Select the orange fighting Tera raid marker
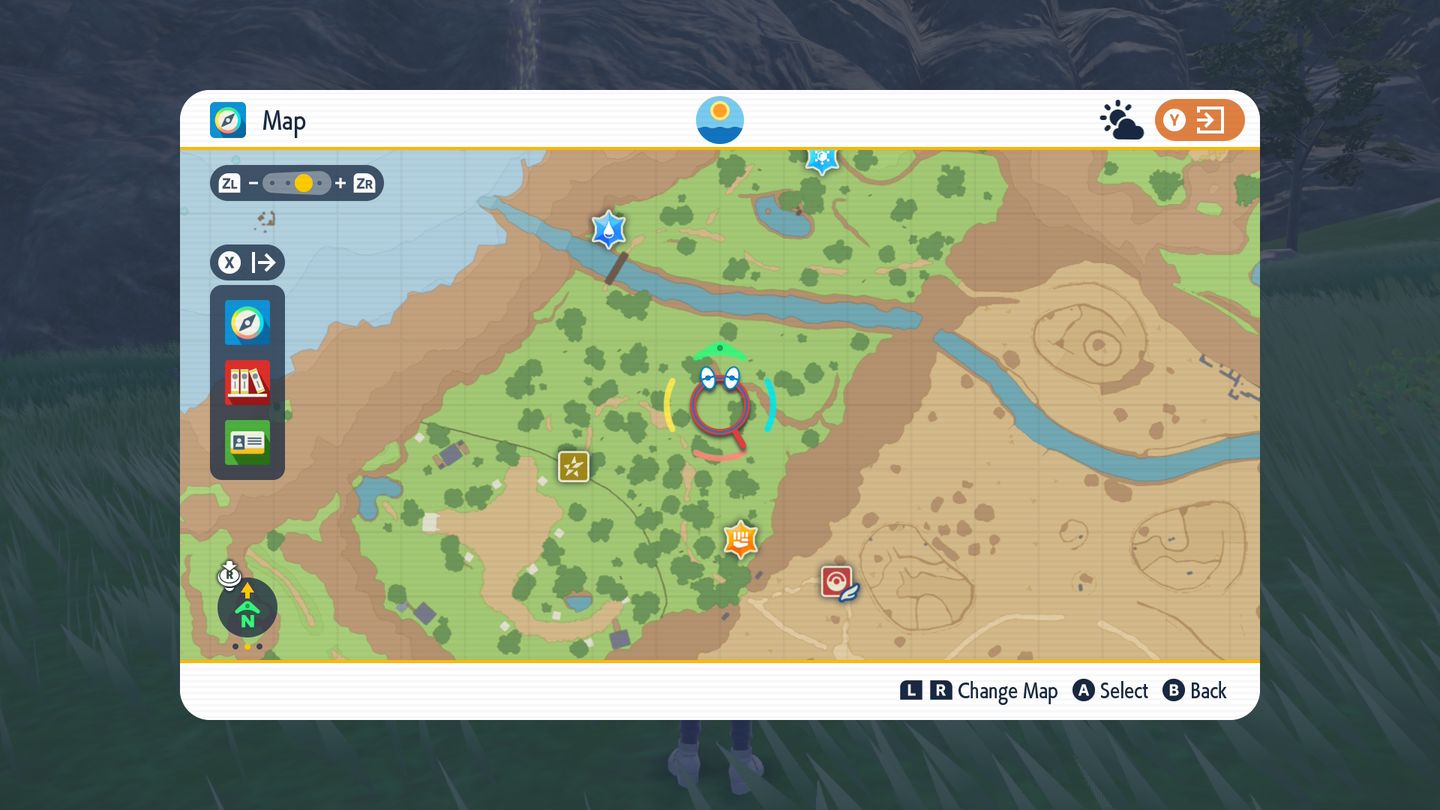 click(740, 539)
